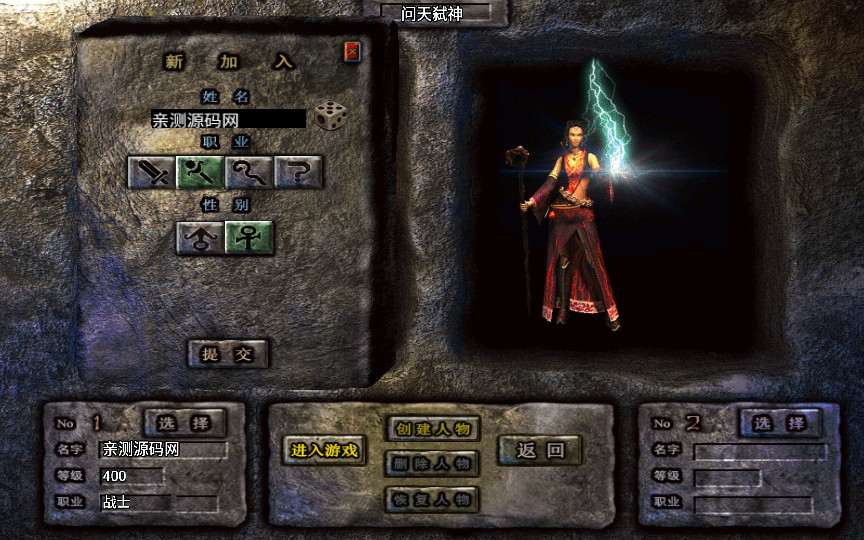Close the new character panel with the red X

[x=352, y=52]
